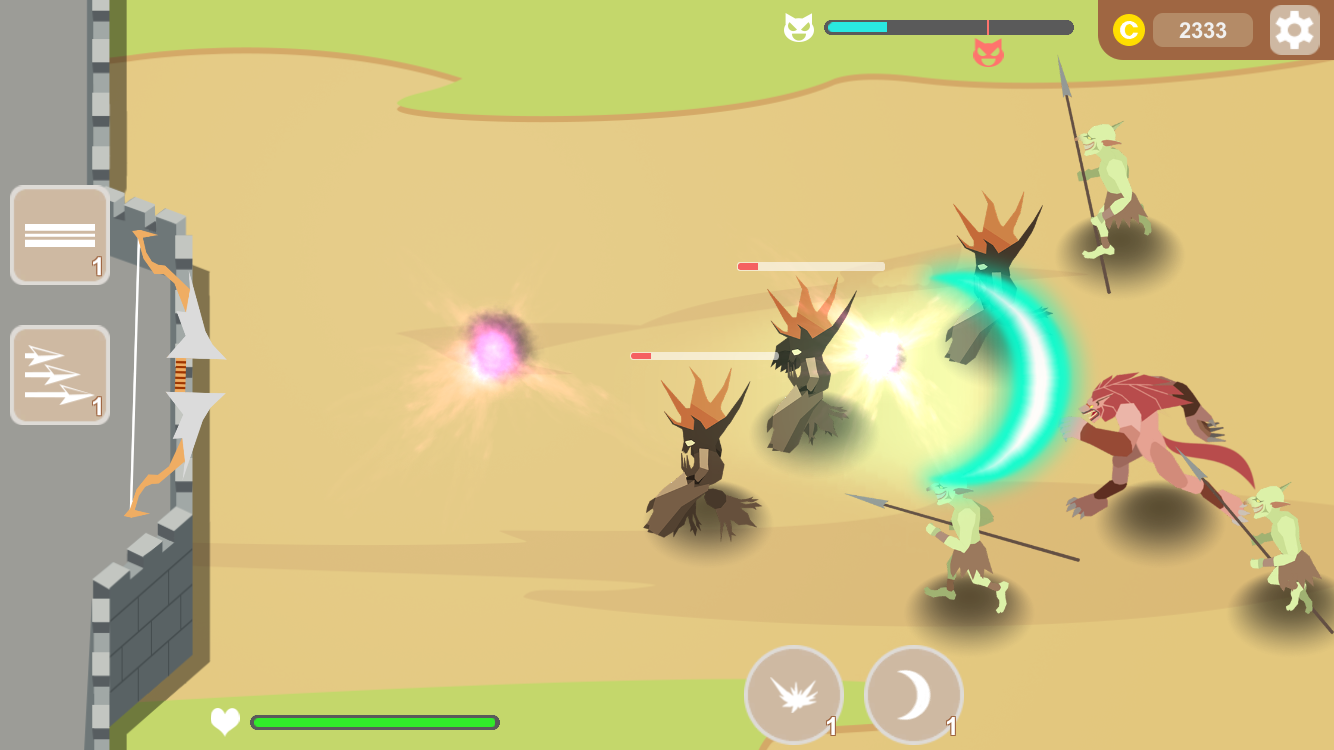The width and height of the screenshot is (1334, 750).
Task: Open the settings gear menu
Action: [x=1294, y=29]
